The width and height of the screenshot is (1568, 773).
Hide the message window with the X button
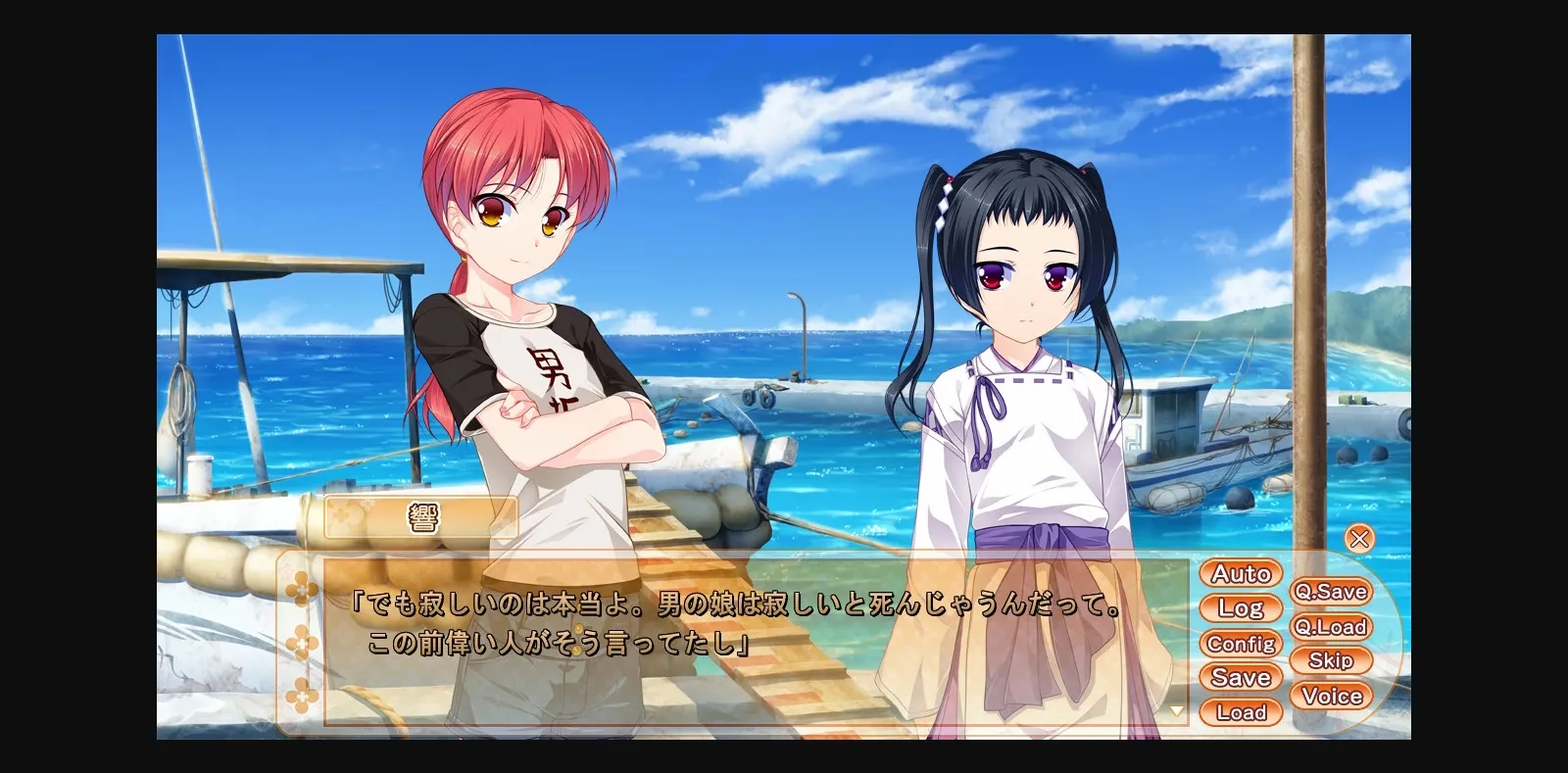tap(1359, 536)
